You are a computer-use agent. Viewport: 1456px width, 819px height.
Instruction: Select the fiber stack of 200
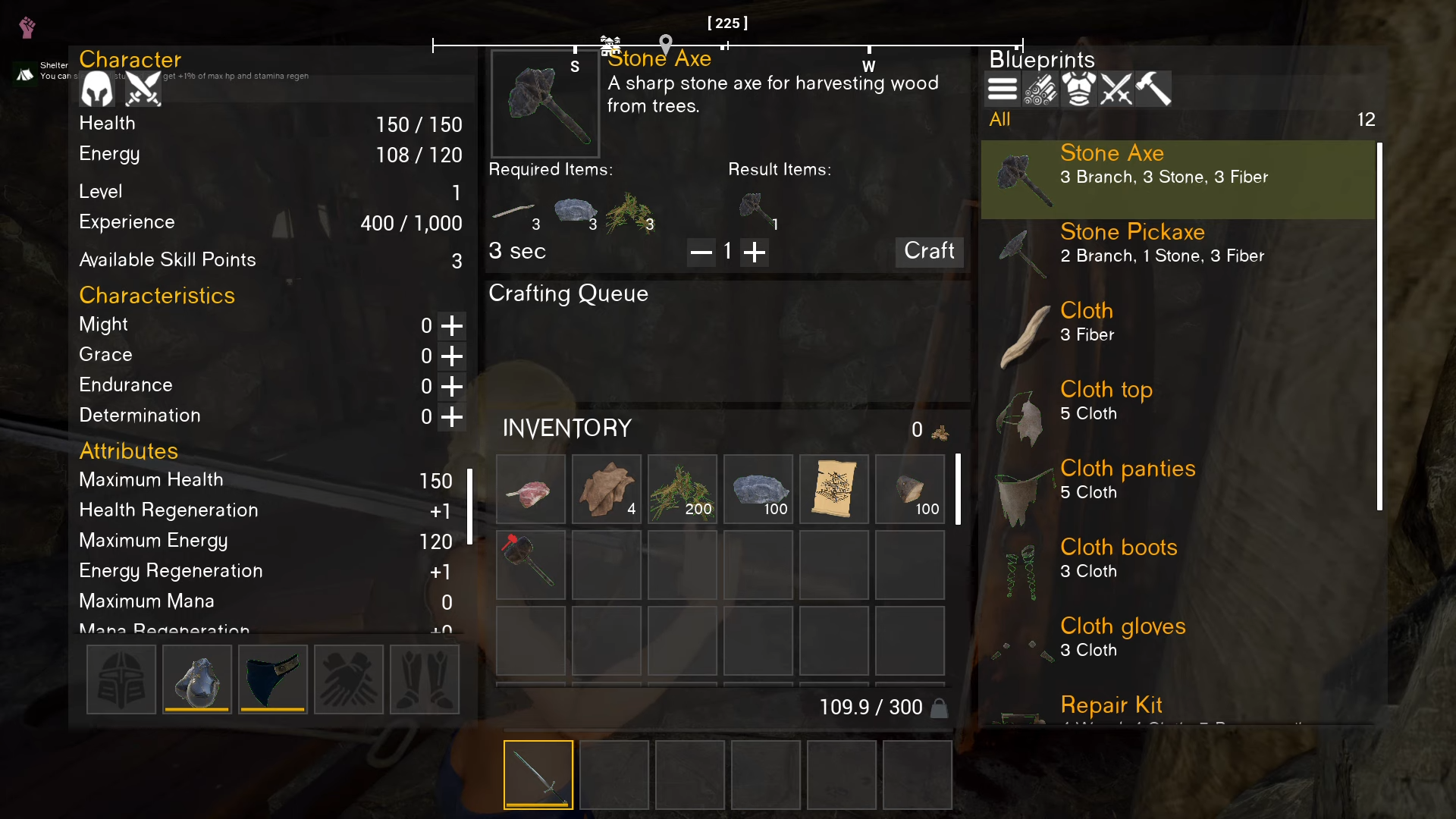(682, 489)
